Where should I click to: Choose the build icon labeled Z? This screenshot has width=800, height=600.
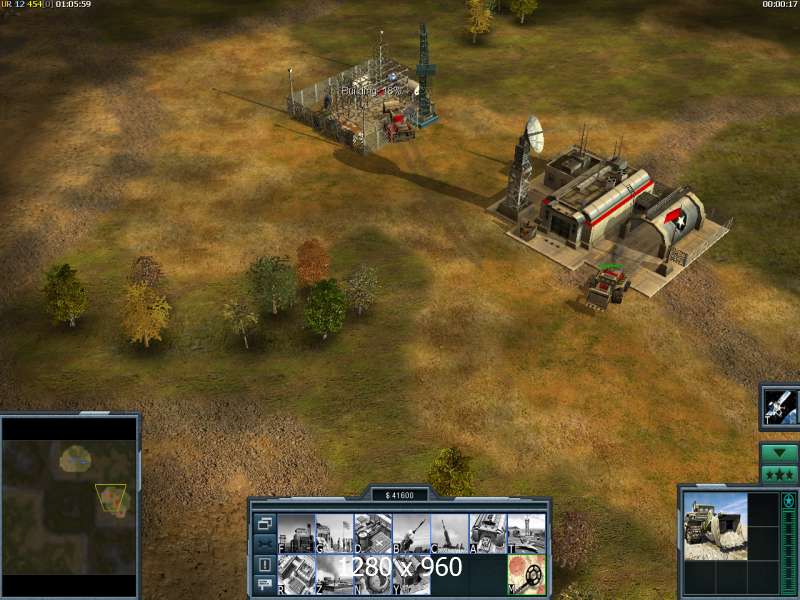pos(334,574)
